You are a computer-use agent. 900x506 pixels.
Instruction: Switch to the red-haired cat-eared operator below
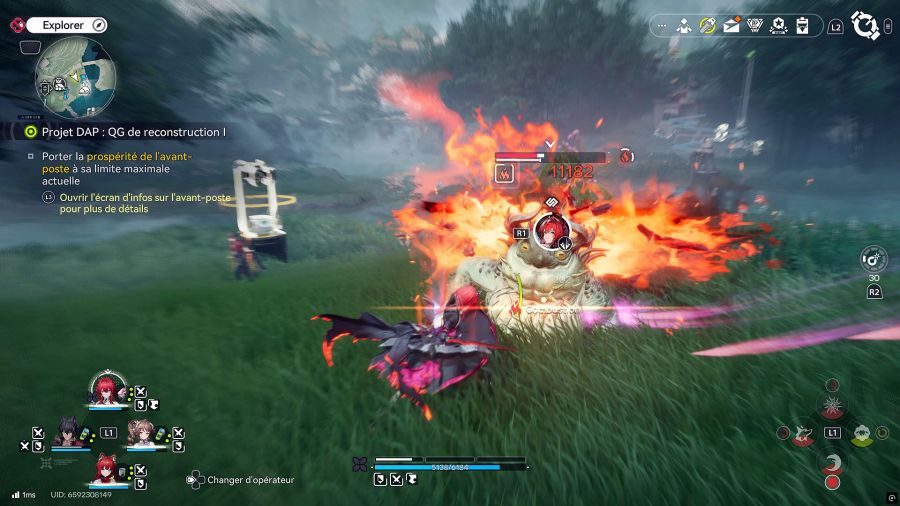tap(105, 469)
